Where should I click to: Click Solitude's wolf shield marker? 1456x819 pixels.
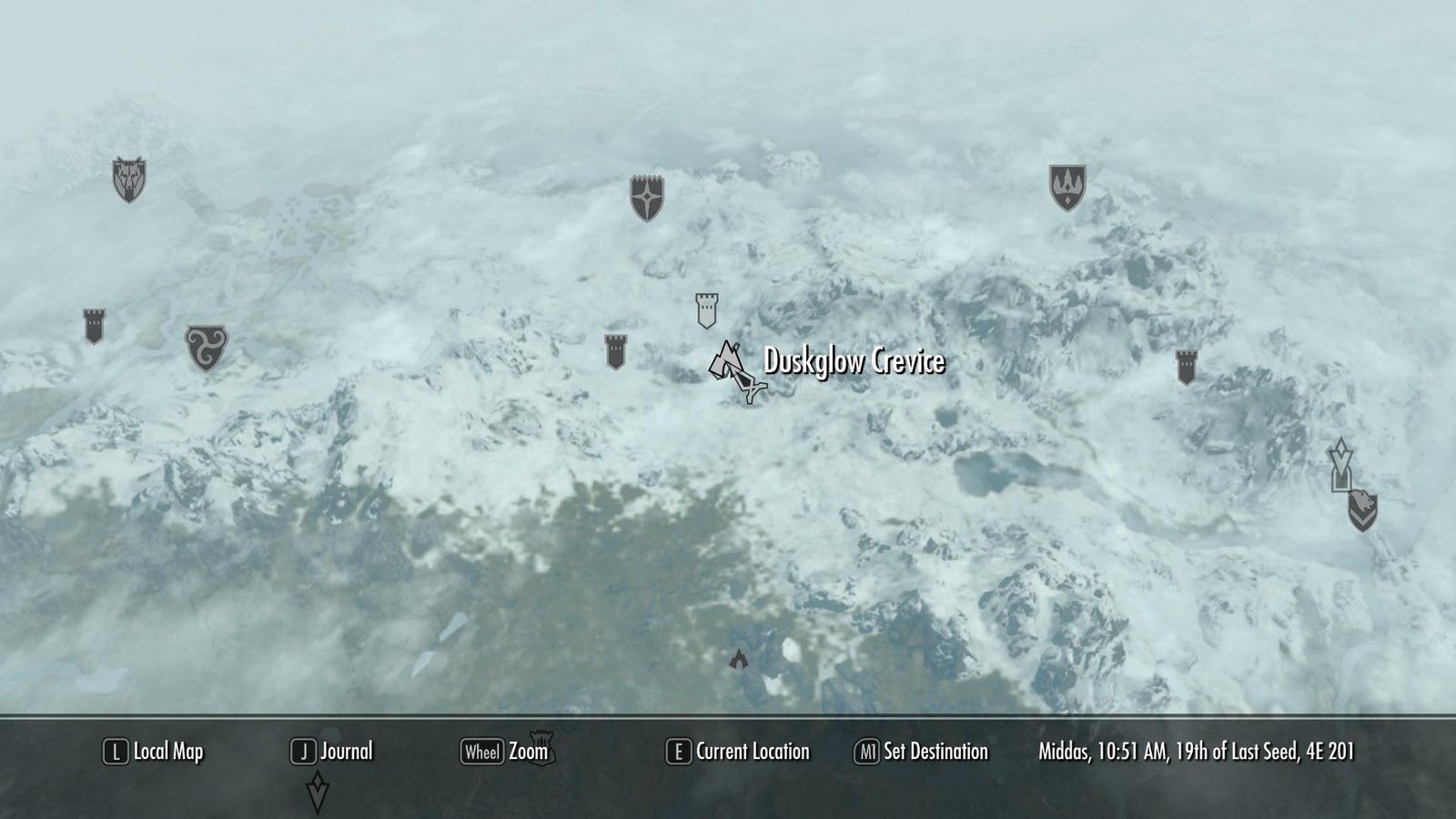128,178
